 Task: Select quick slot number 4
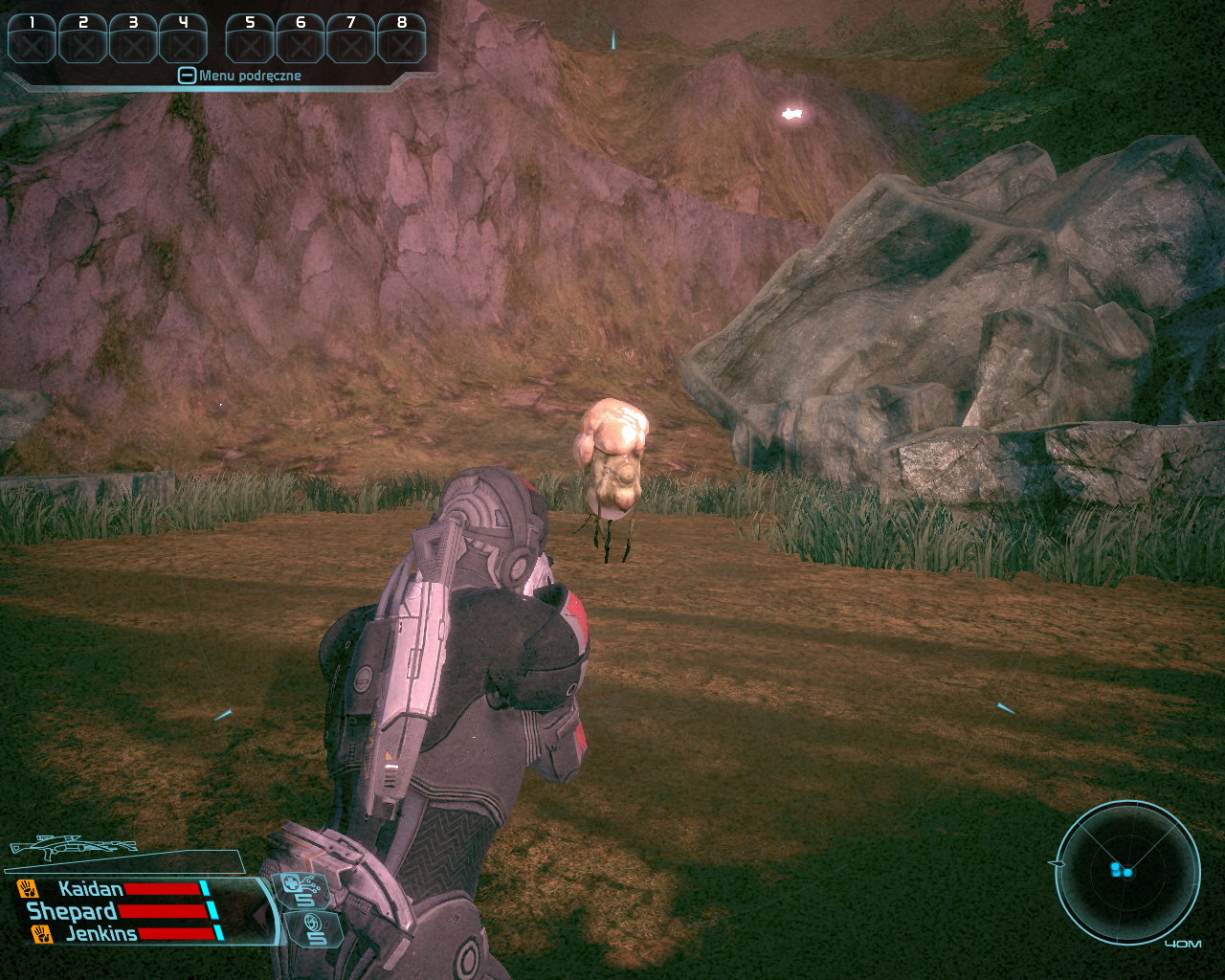point(183,39)
